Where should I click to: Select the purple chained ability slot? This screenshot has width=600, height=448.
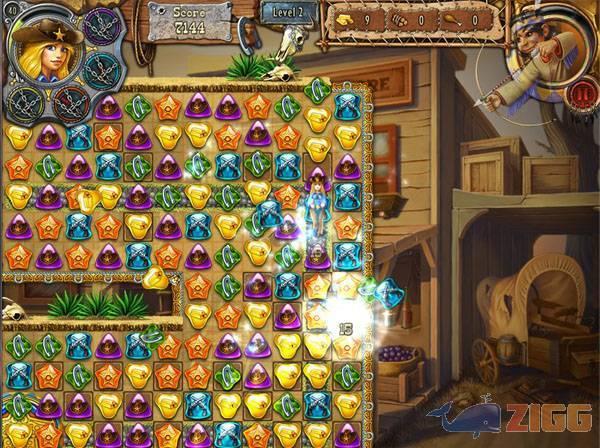click(102, 27)
